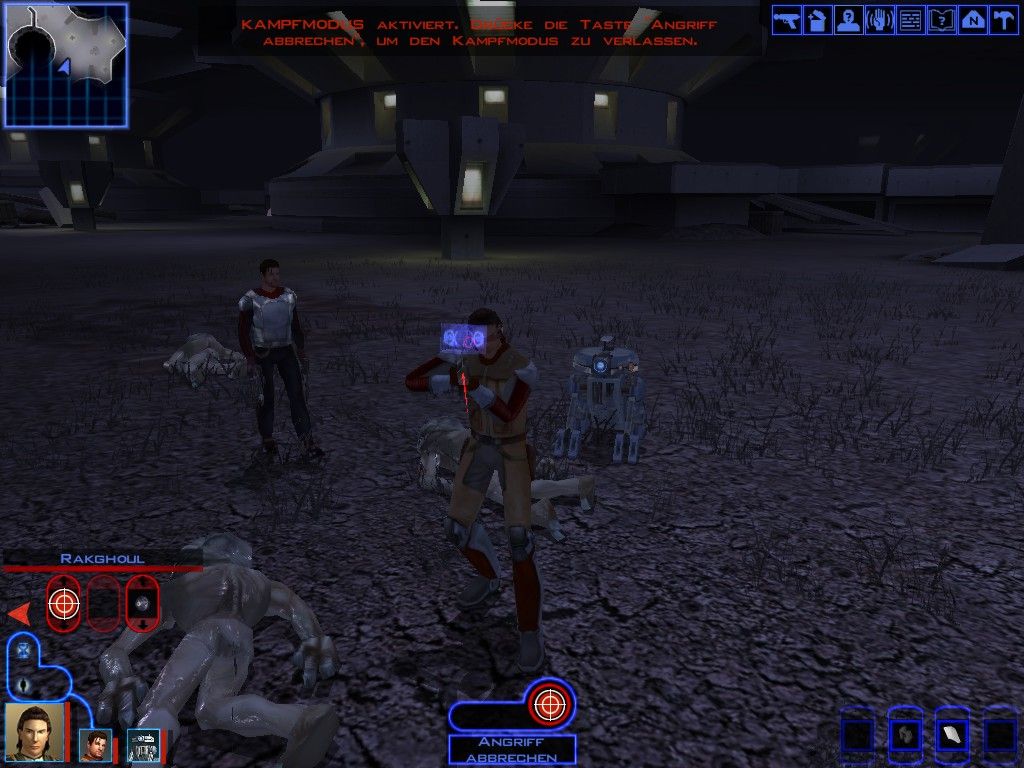Open the inventory via the container icon
Screen dimensions: 1024x768
pyautogui.click(x=818, y=20)
